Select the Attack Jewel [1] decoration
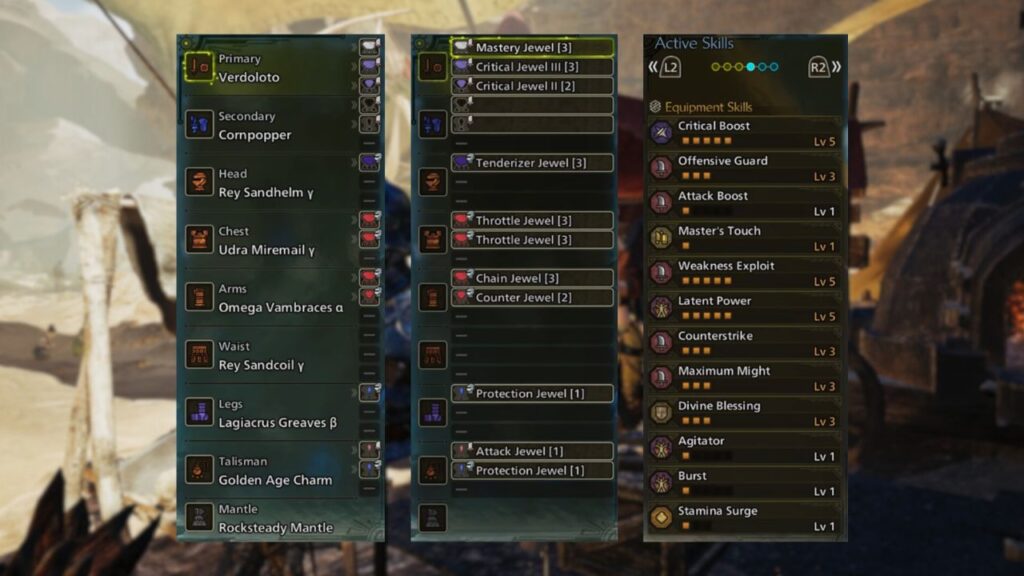 (532, 451)
